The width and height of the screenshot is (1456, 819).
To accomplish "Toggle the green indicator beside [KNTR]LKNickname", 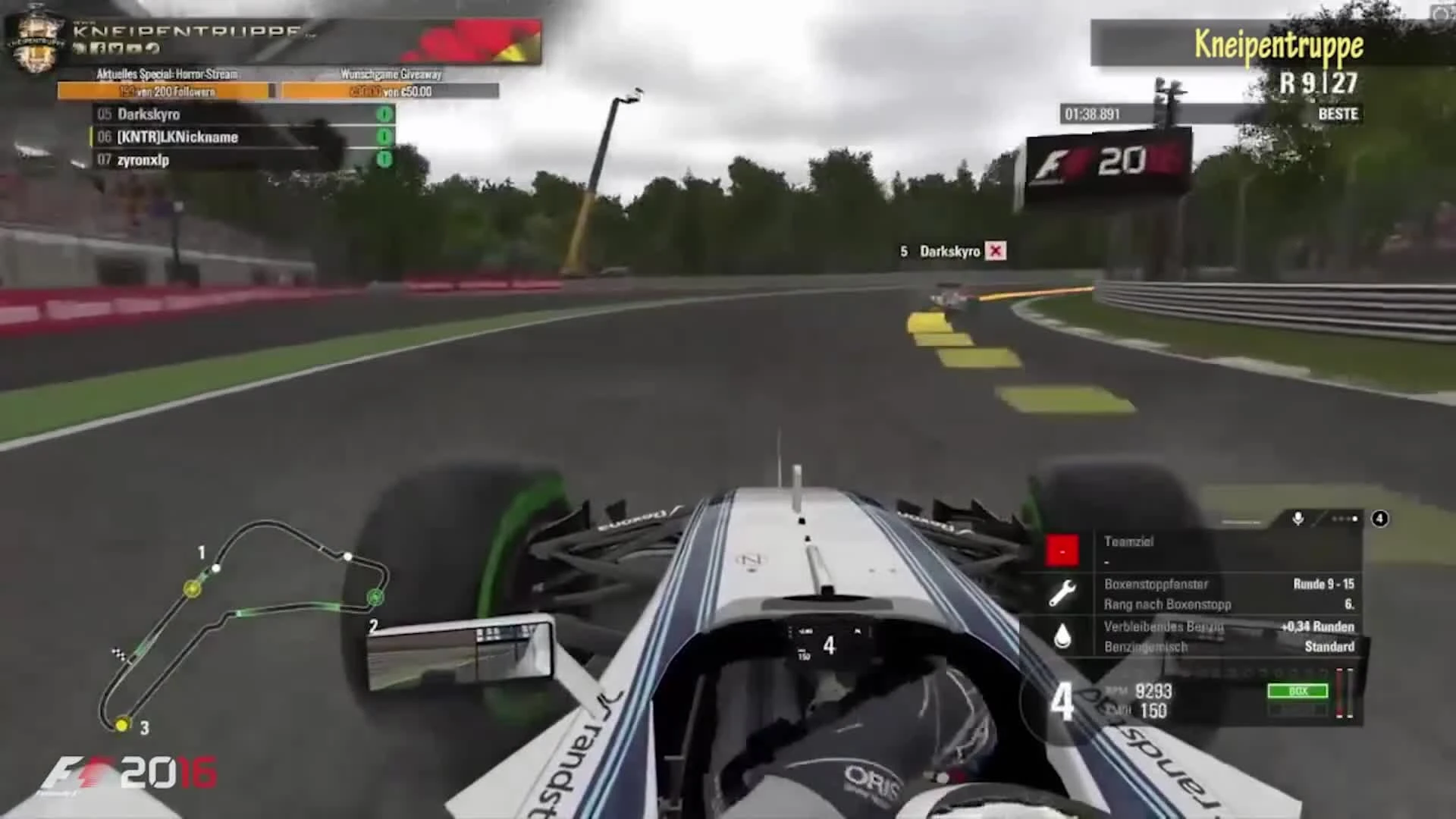I will click(x=386, y=137).
